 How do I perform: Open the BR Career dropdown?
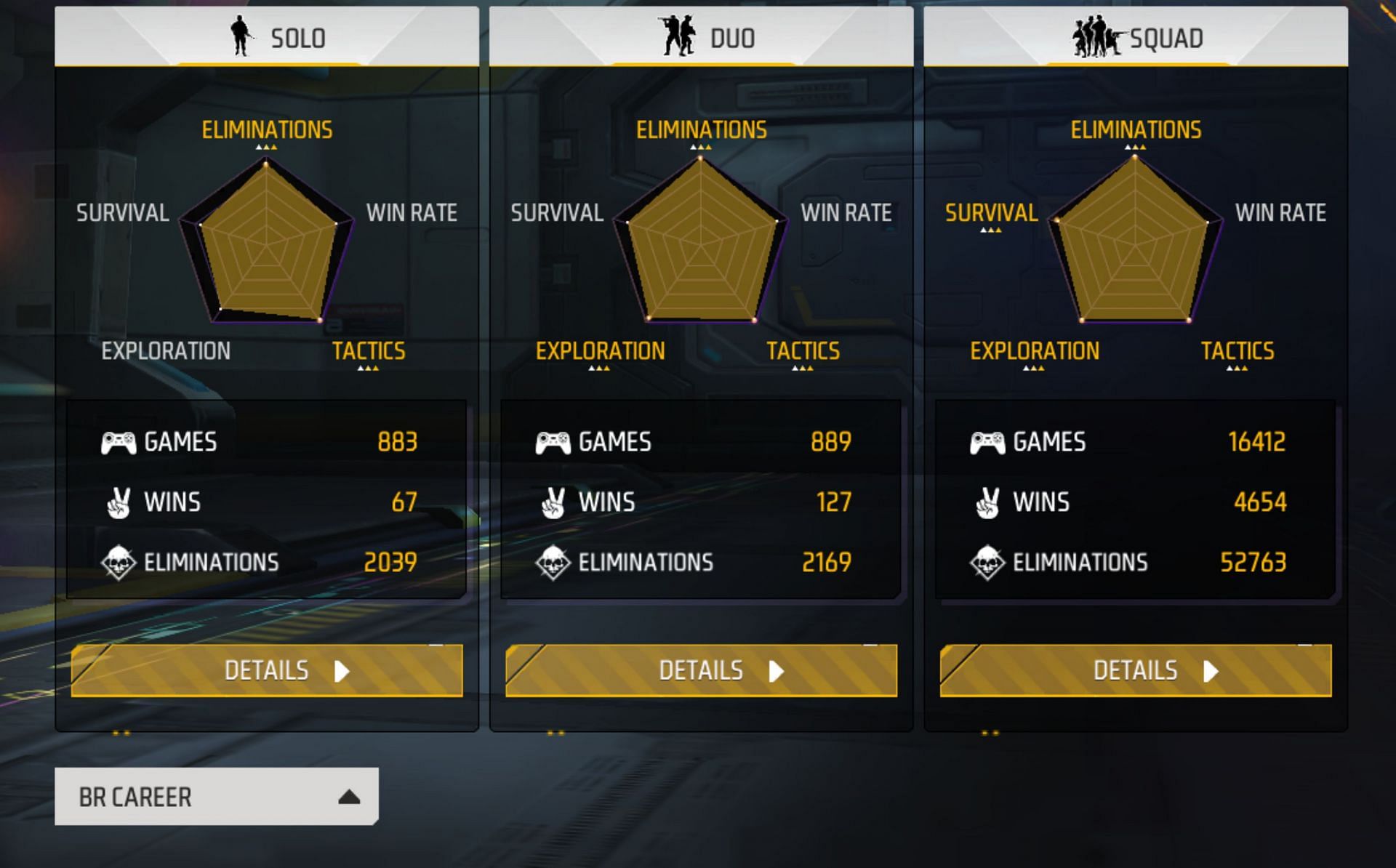214,796
